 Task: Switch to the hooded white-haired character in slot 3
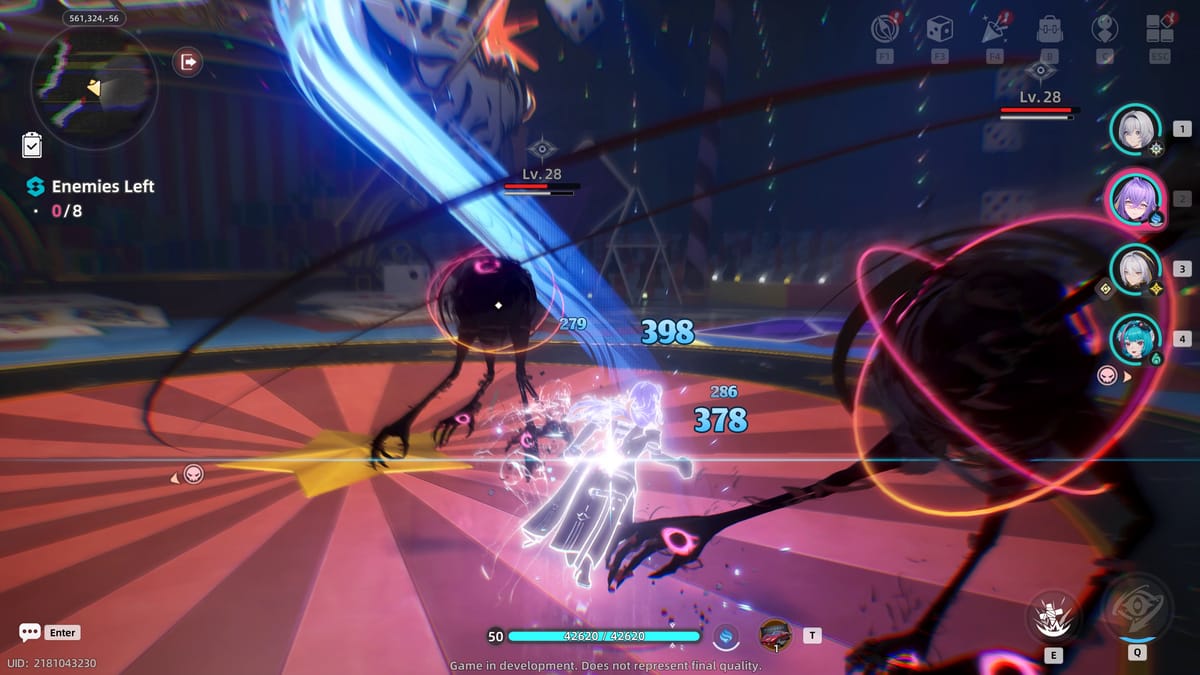[x=1134, y=269]
